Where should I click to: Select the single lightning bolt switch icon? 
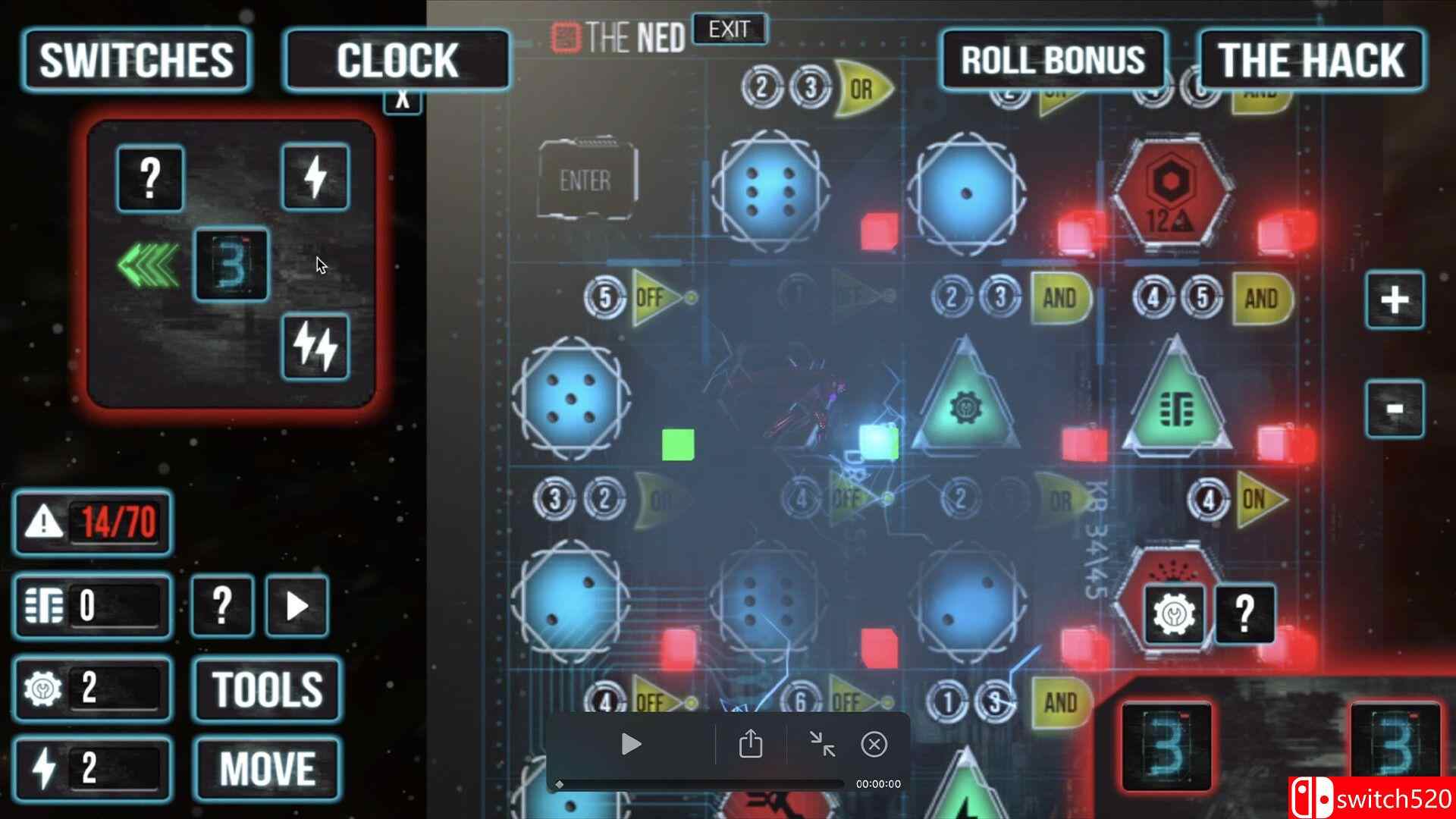[315, 176]
